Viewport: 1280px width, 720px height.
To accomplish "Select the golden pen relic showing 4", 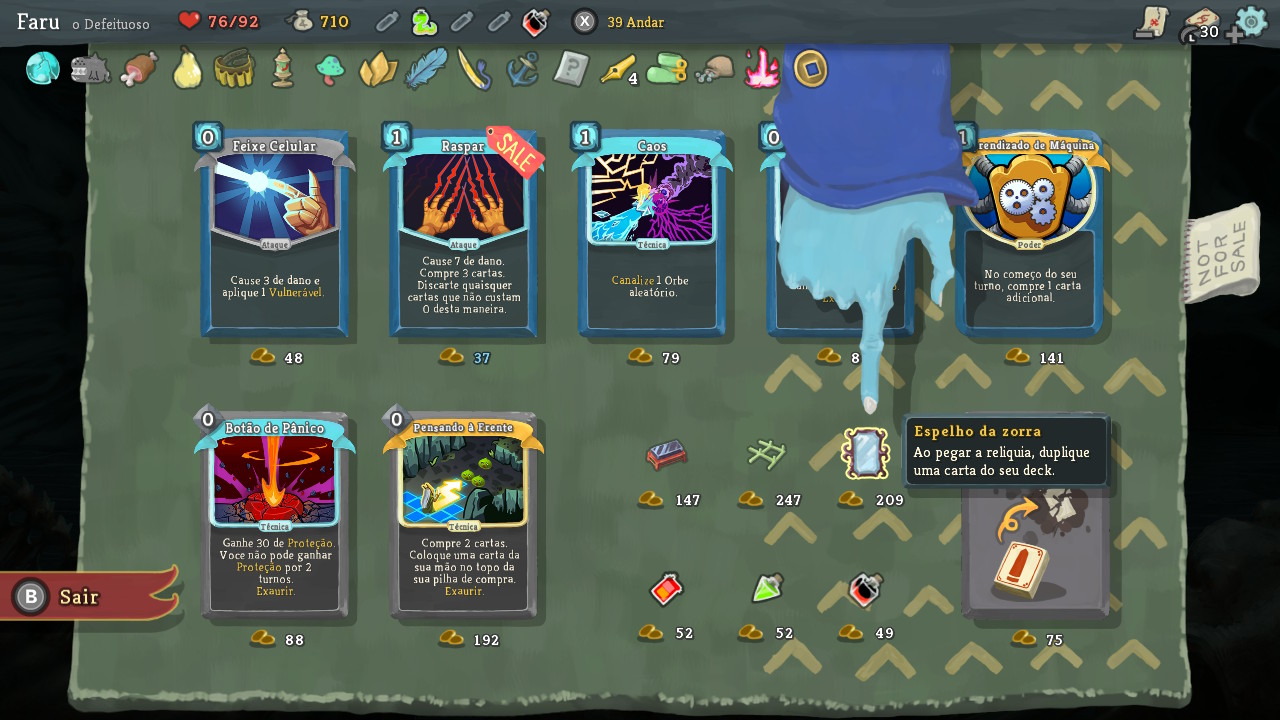I will [618, 71].
